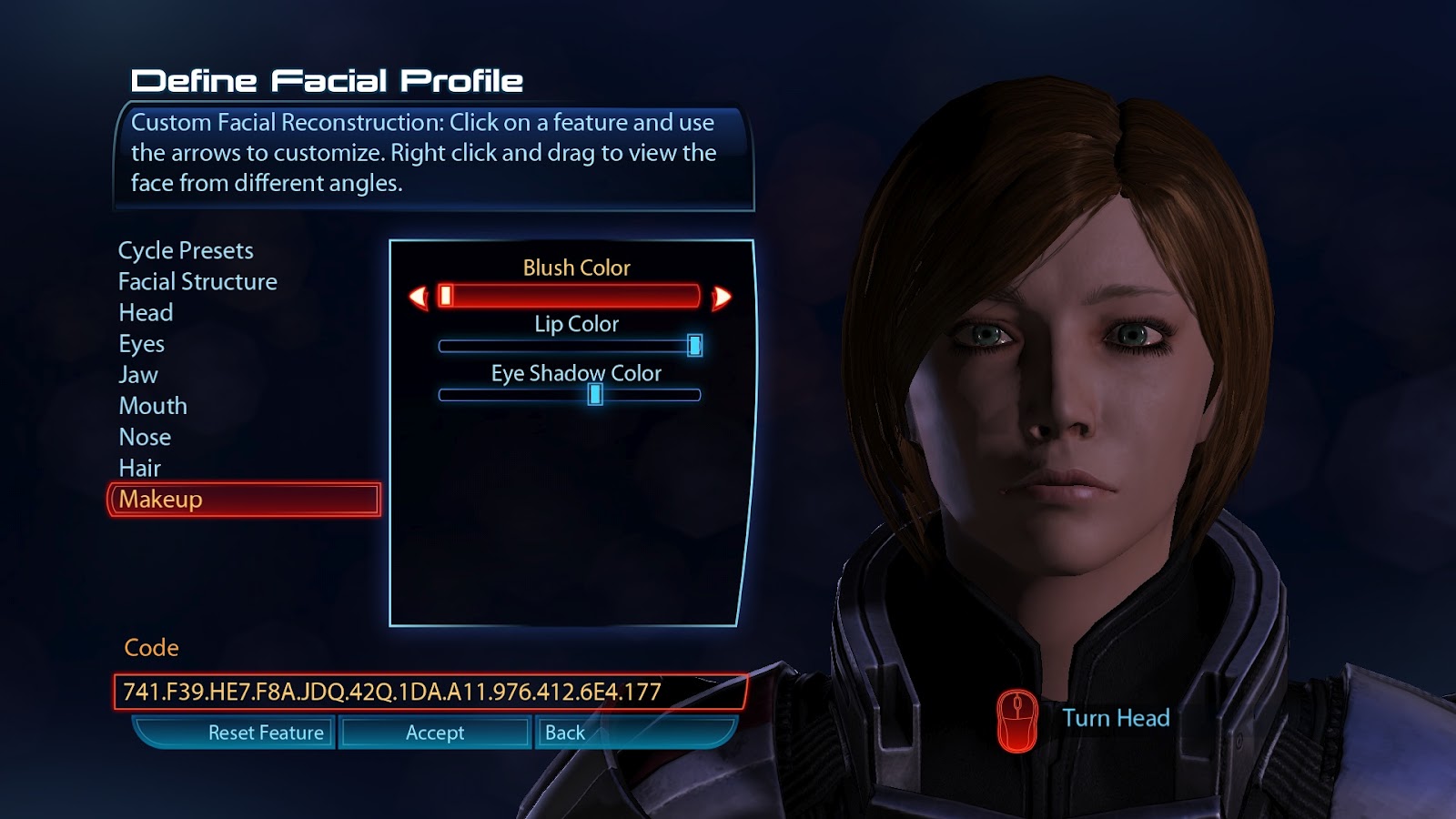Viewport: 1456px width, 819px height.
Task: Switch to the Mouth category
Action: (x=153, y=406)
